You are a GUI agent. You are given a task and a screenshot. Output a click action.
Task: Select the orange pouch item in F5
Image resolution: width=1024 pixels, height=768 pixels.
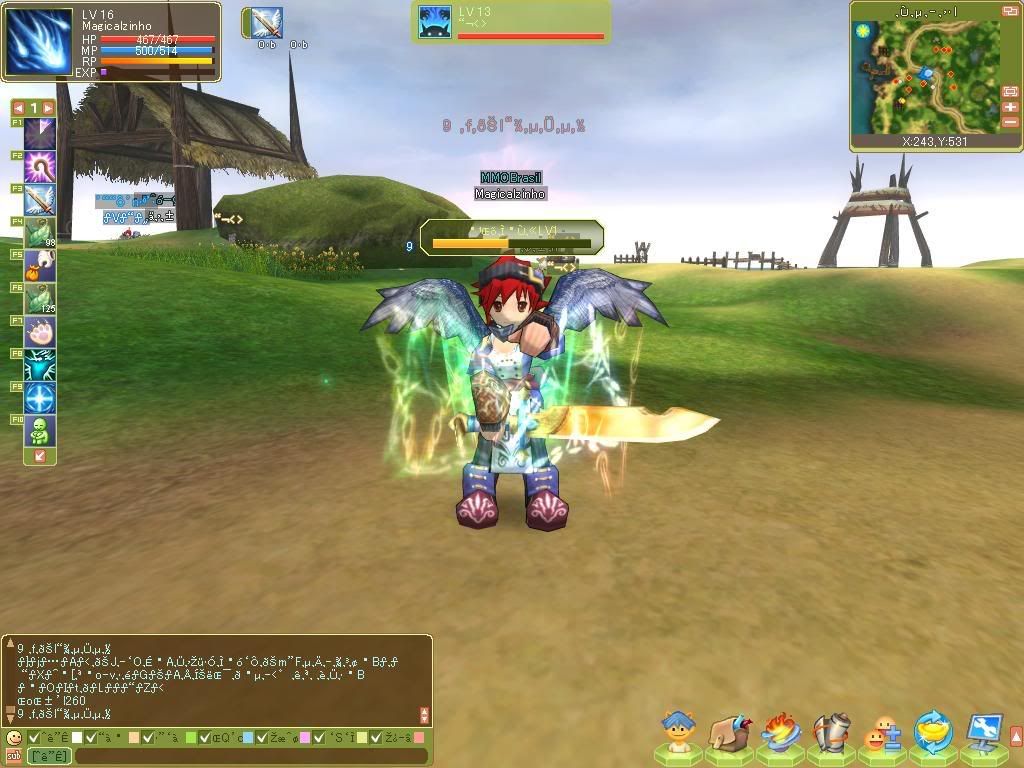(x=40, y=266)
